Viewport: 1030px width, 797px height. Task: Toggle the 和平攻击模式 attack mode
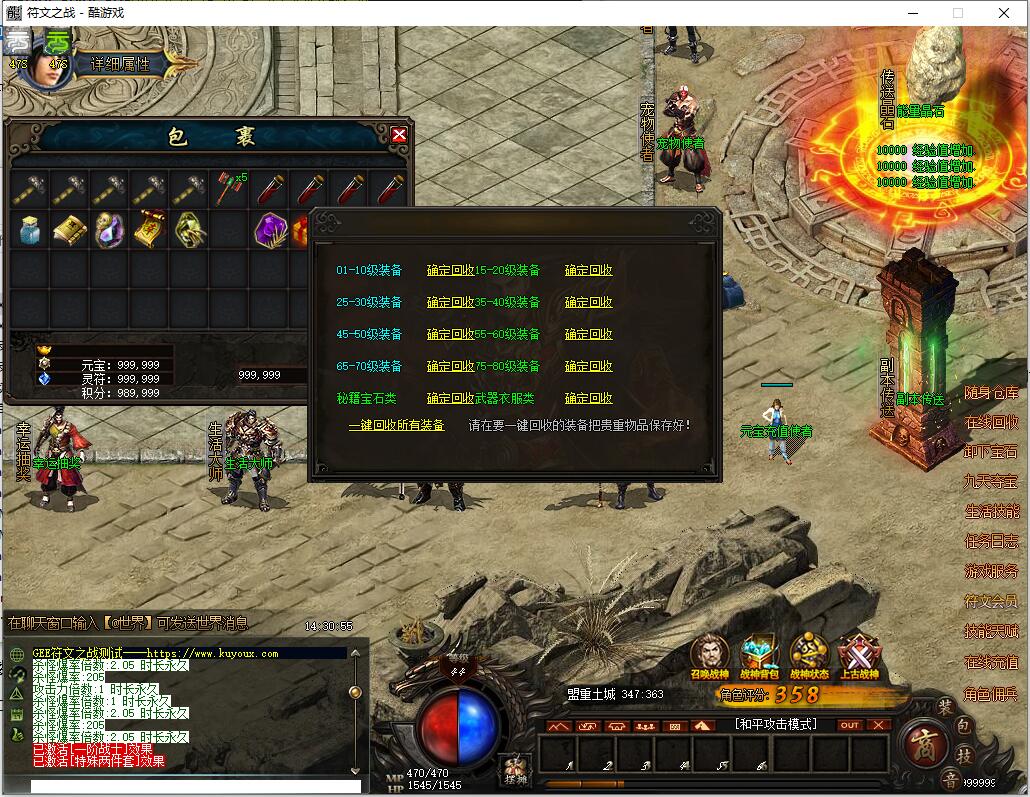point(775,724)
